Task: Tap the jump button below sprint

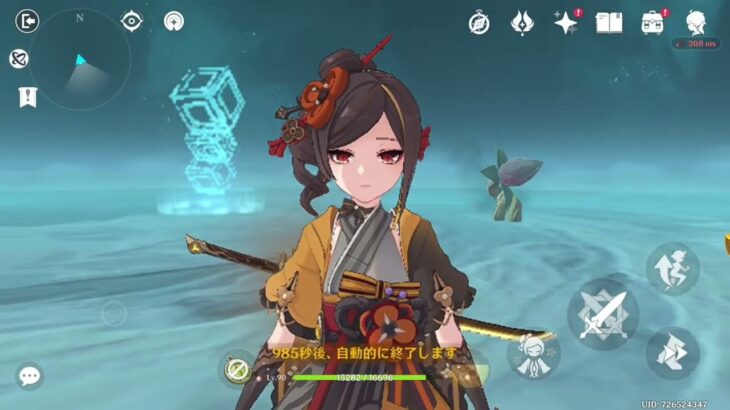Action: 672,353
